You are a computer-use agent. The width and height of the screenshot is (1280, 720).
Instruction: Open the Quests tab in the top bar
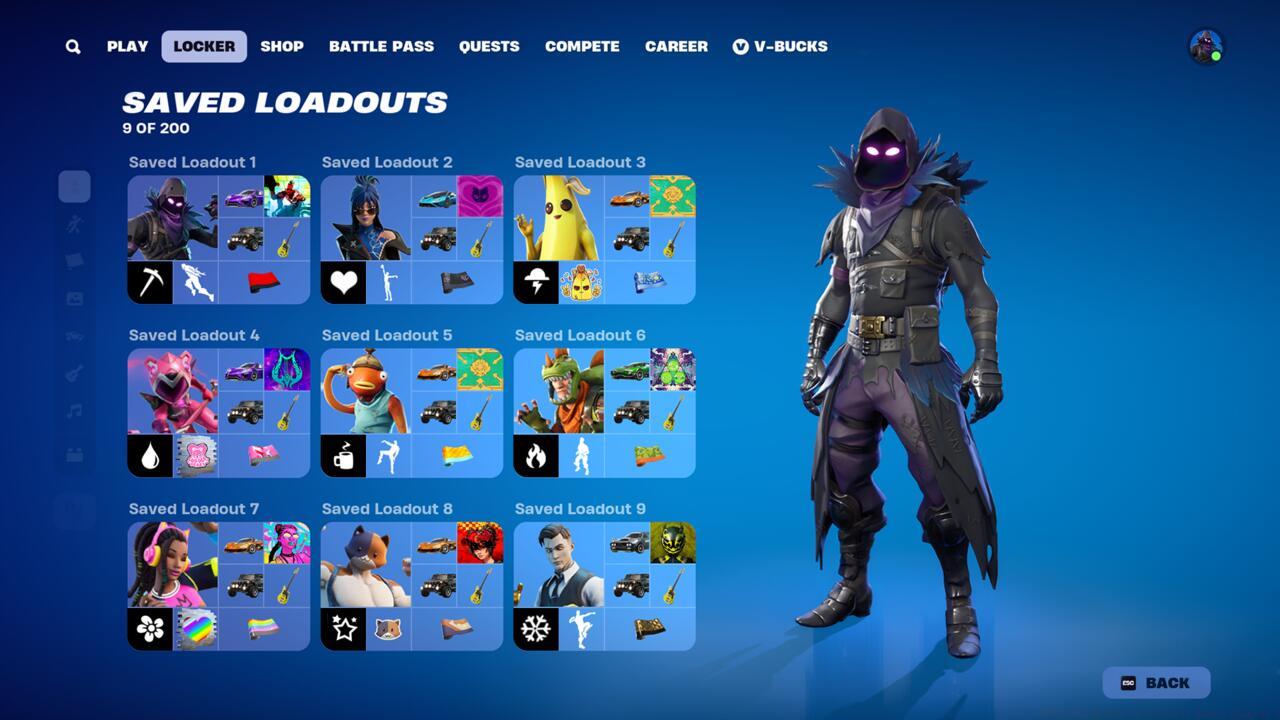tap(489, 46)
